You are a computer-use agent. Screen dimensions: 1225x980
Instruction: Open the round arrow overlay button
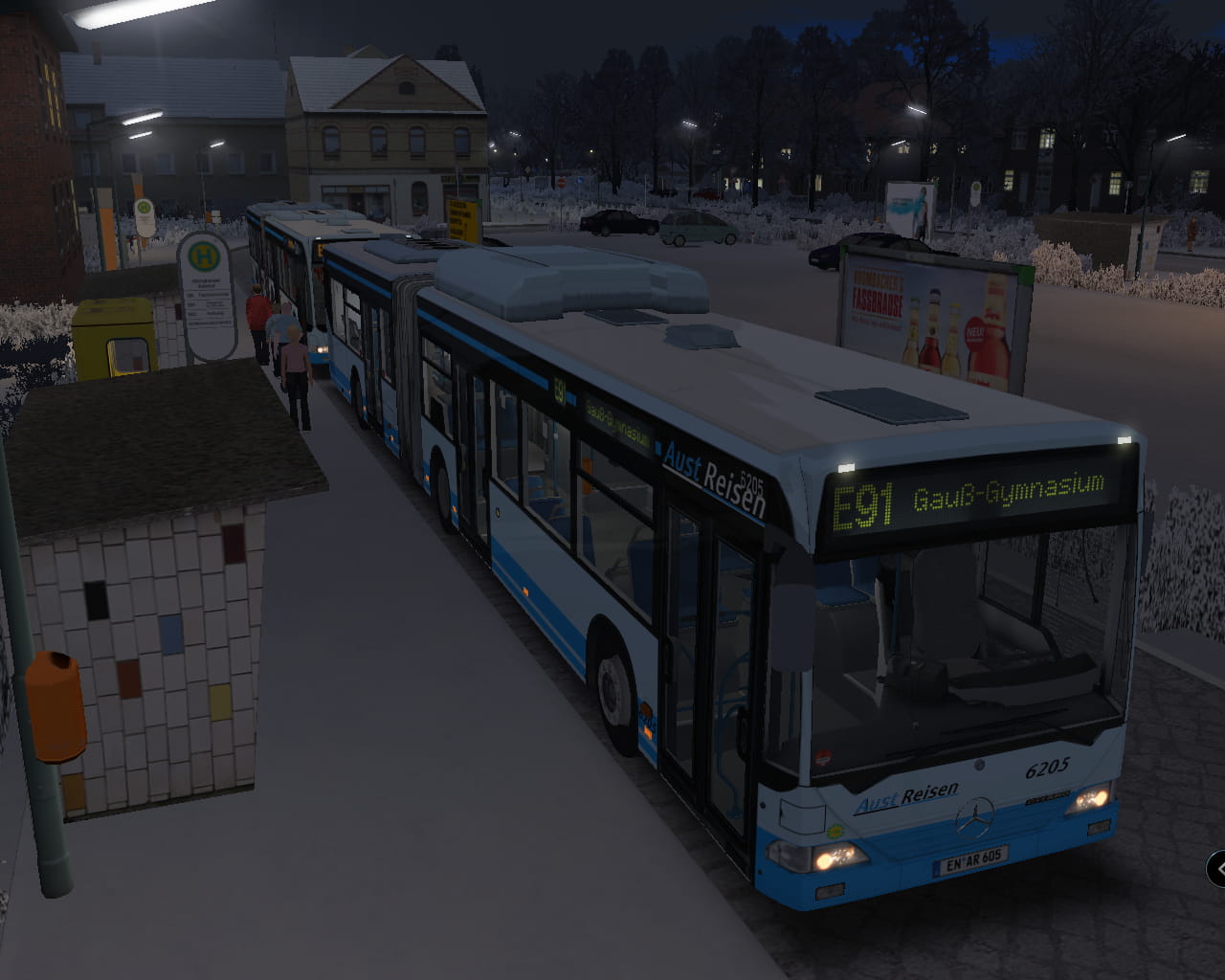click(1218, 869)
